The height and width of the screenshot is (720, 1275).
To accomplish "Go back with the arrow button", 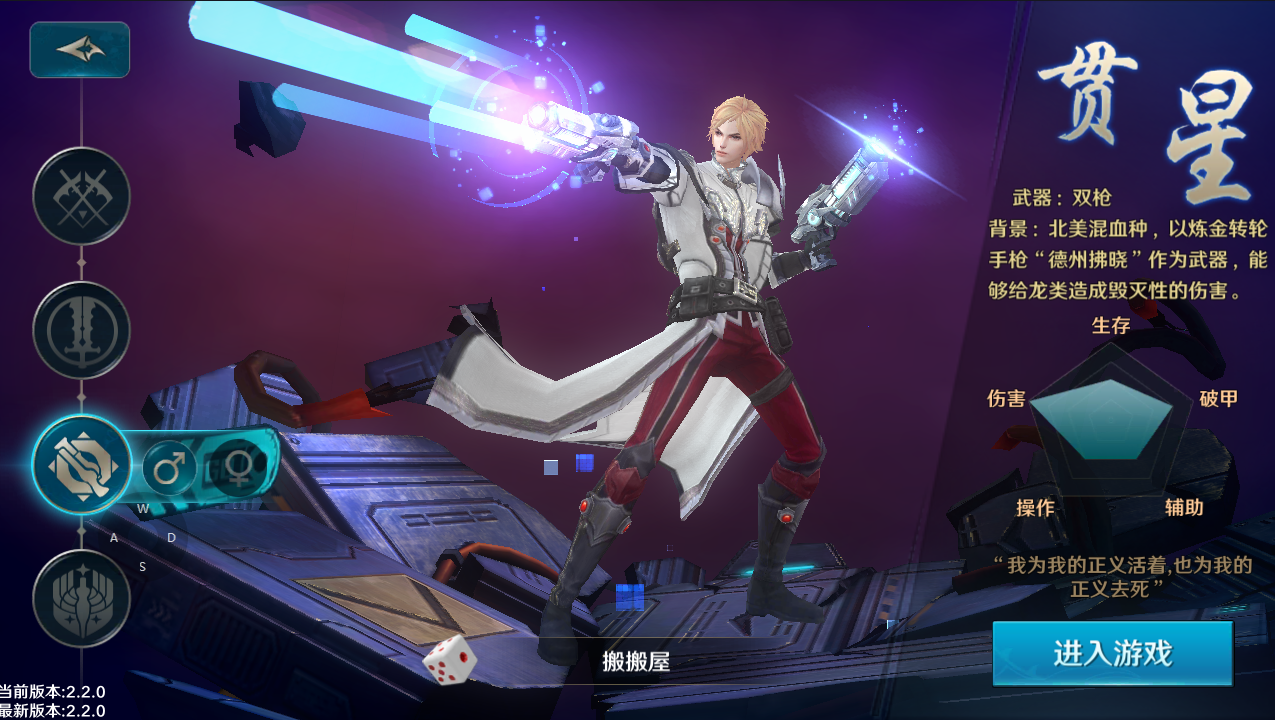I will [80, 49].
